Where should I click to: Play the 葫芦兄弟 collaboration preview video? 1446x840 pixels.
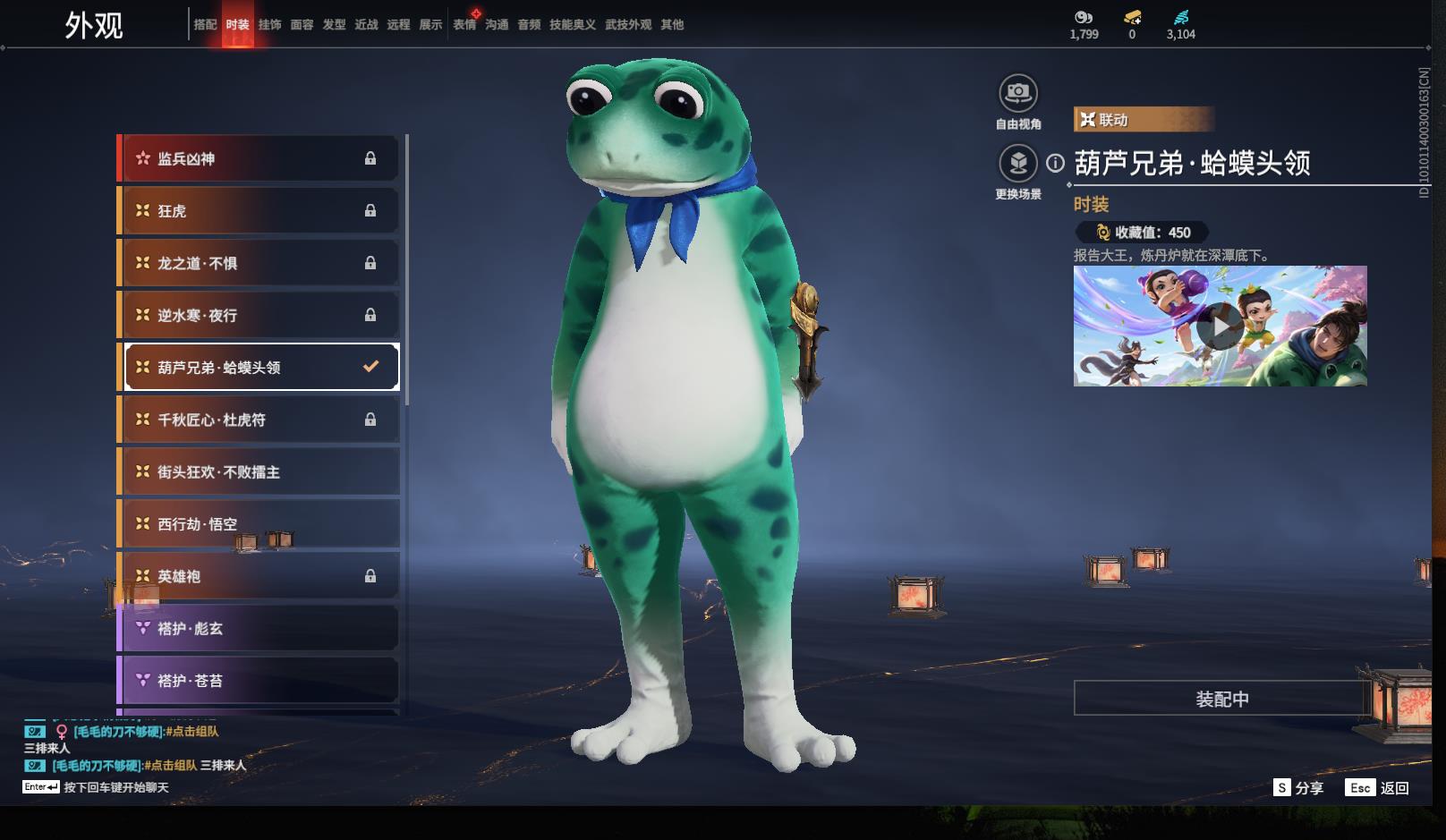(1220, 327)
